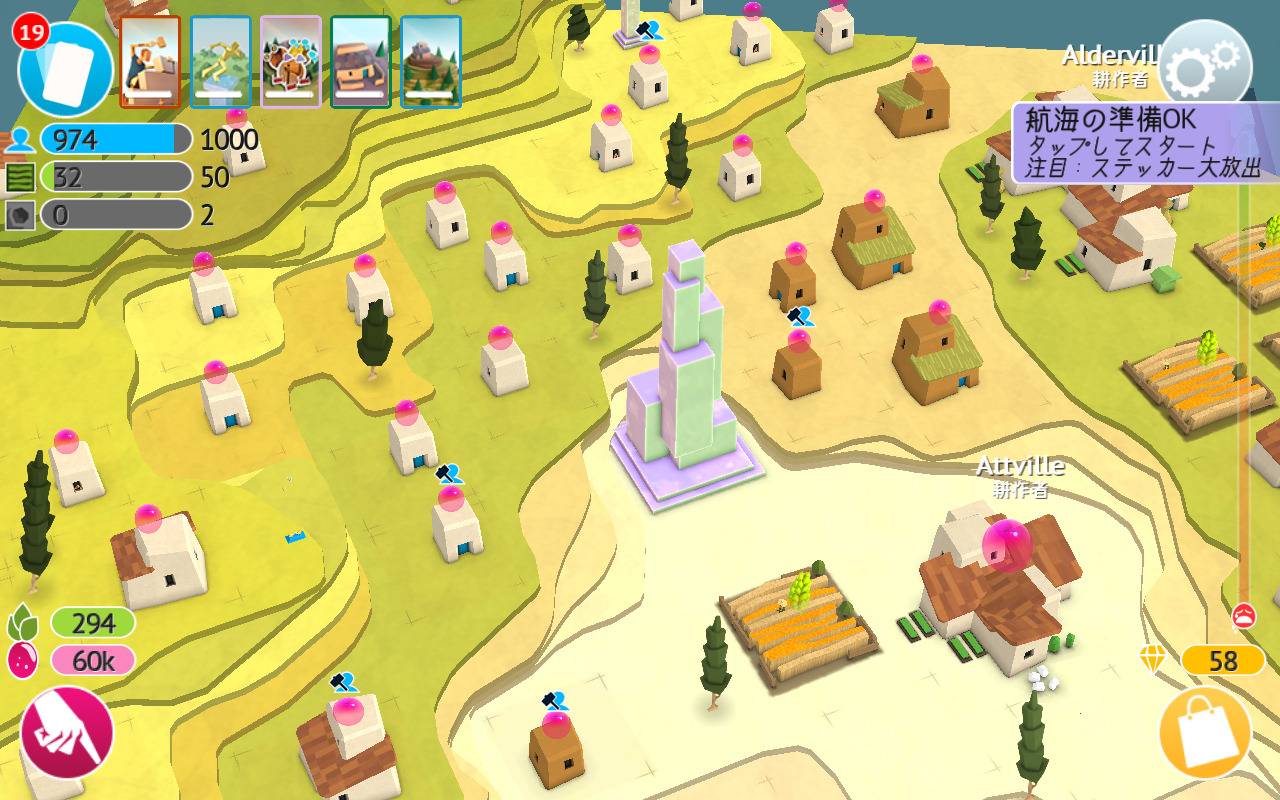Click the red marker below the timeline bar
This screenshot has height=800, width=1280.
click(1244, 614)
